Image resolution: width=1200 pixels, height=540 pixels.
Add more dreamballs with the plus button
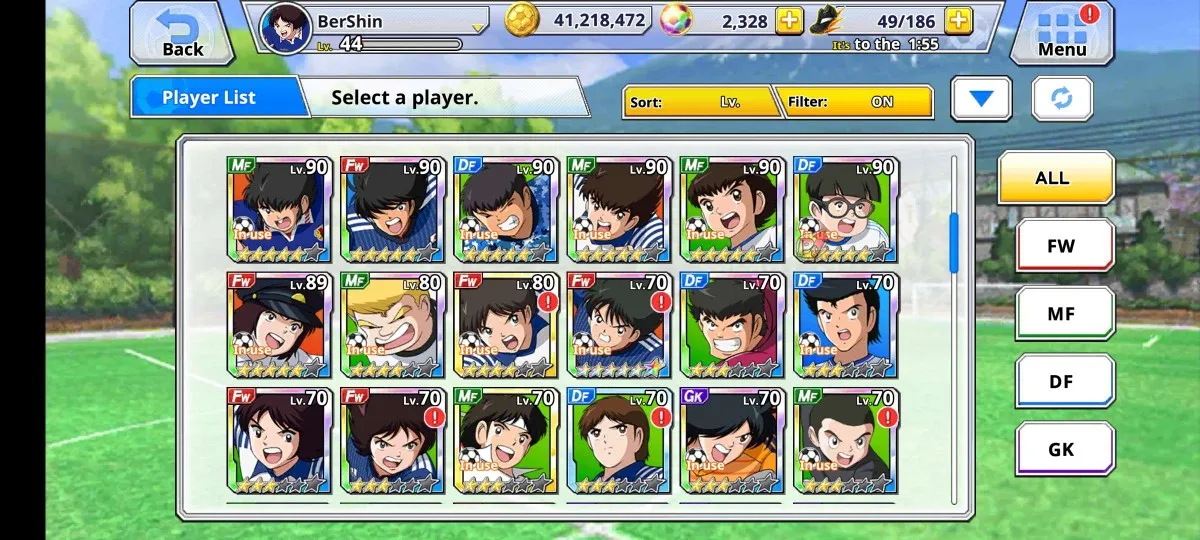pos(789,21)
